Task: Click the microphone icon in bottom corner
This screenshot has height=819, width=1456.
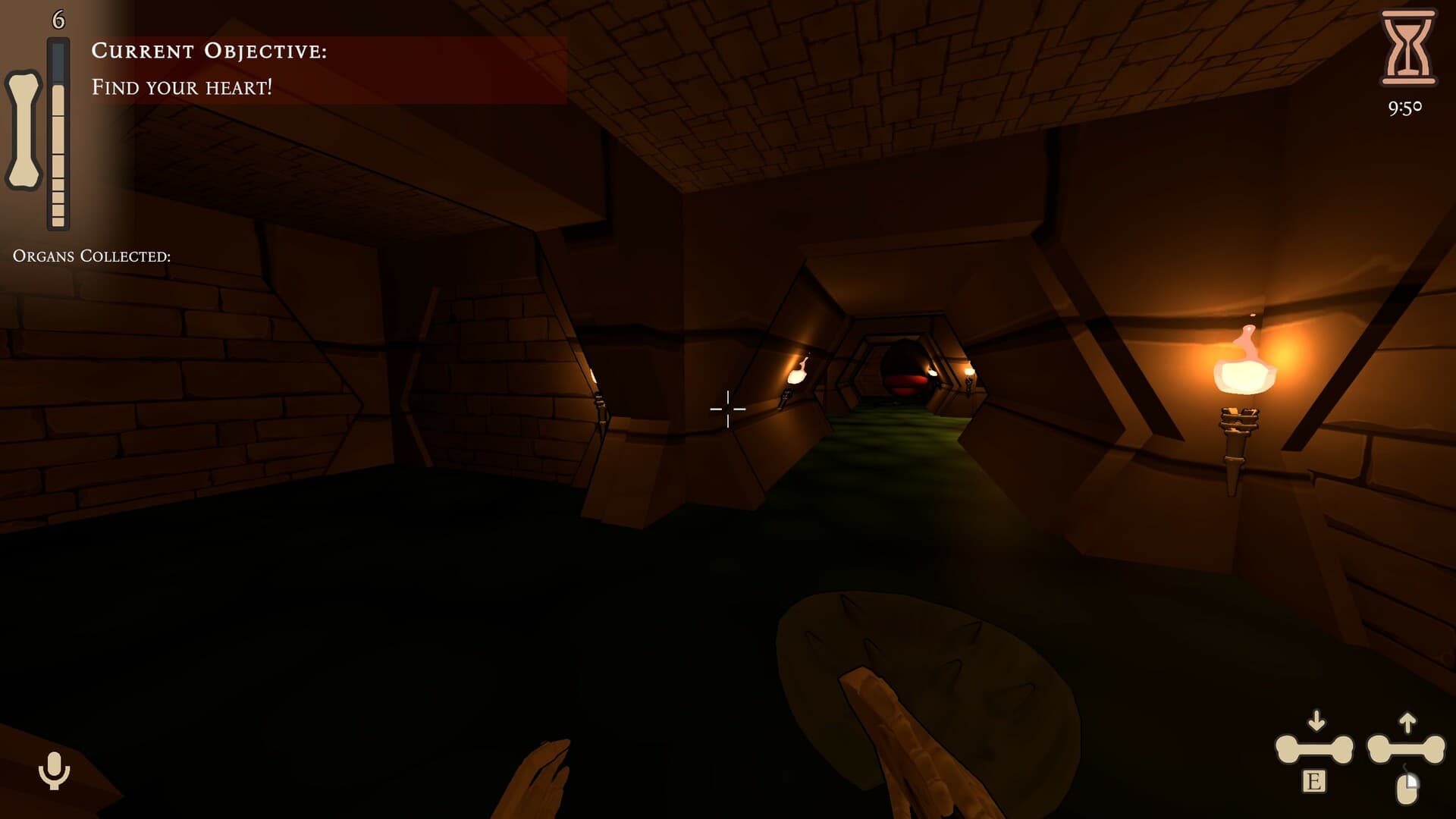Action: pos(53,770)
